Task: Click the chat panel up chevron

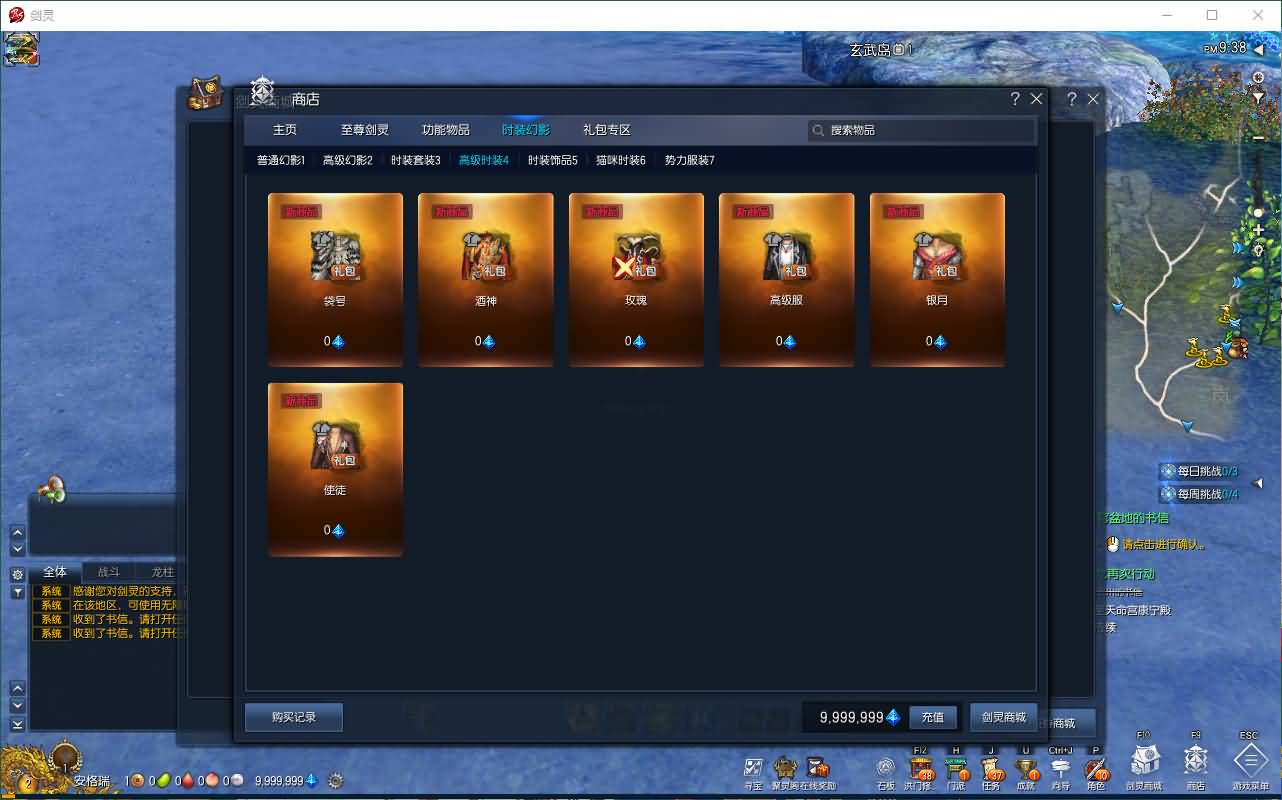Action: pyautogui.click(x=16, y=688)
